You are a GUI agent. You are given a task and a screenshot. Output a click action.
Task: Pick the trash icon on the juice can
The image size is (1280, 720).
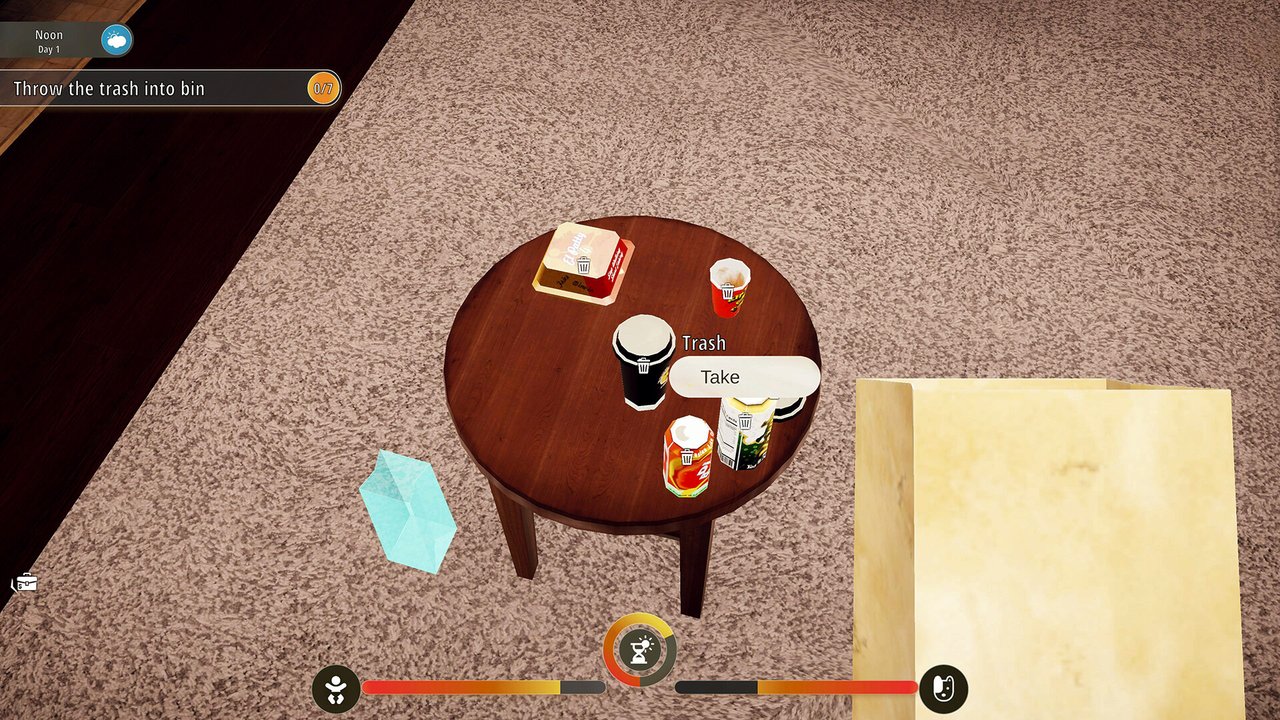[x=688, y=456]
